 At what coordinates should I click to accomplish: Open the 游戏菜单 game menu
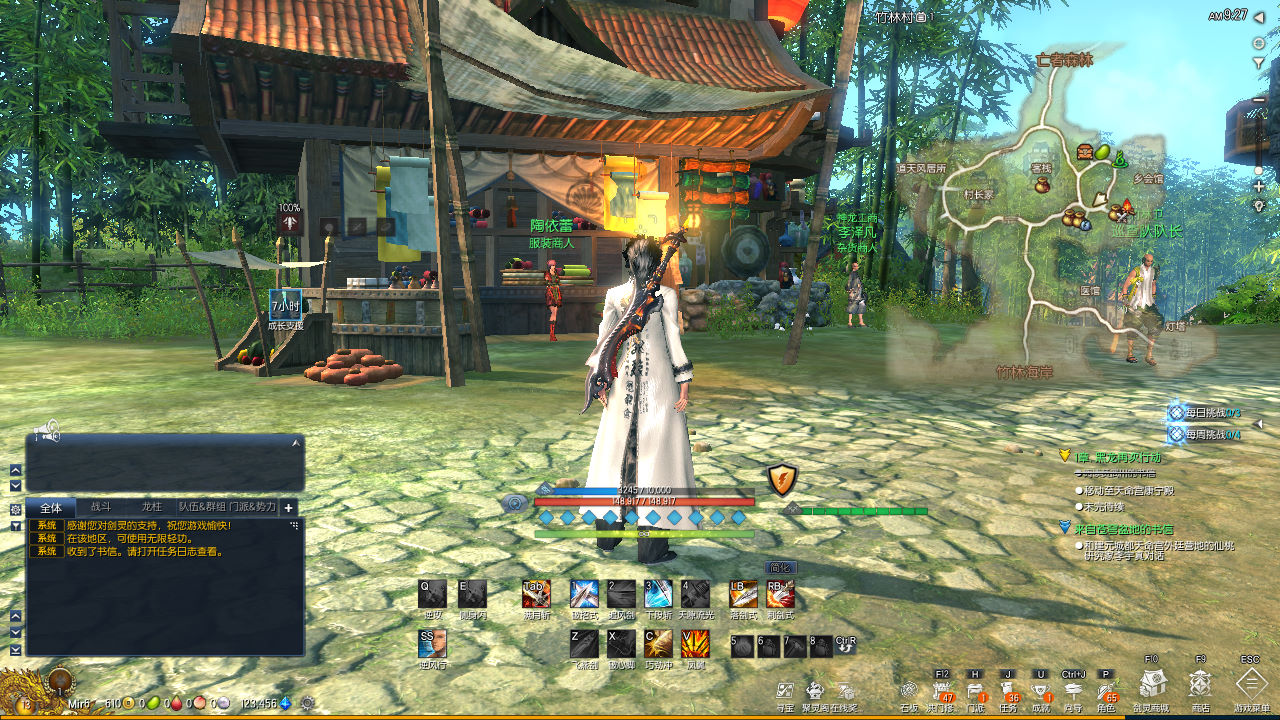click(1251, 685)
